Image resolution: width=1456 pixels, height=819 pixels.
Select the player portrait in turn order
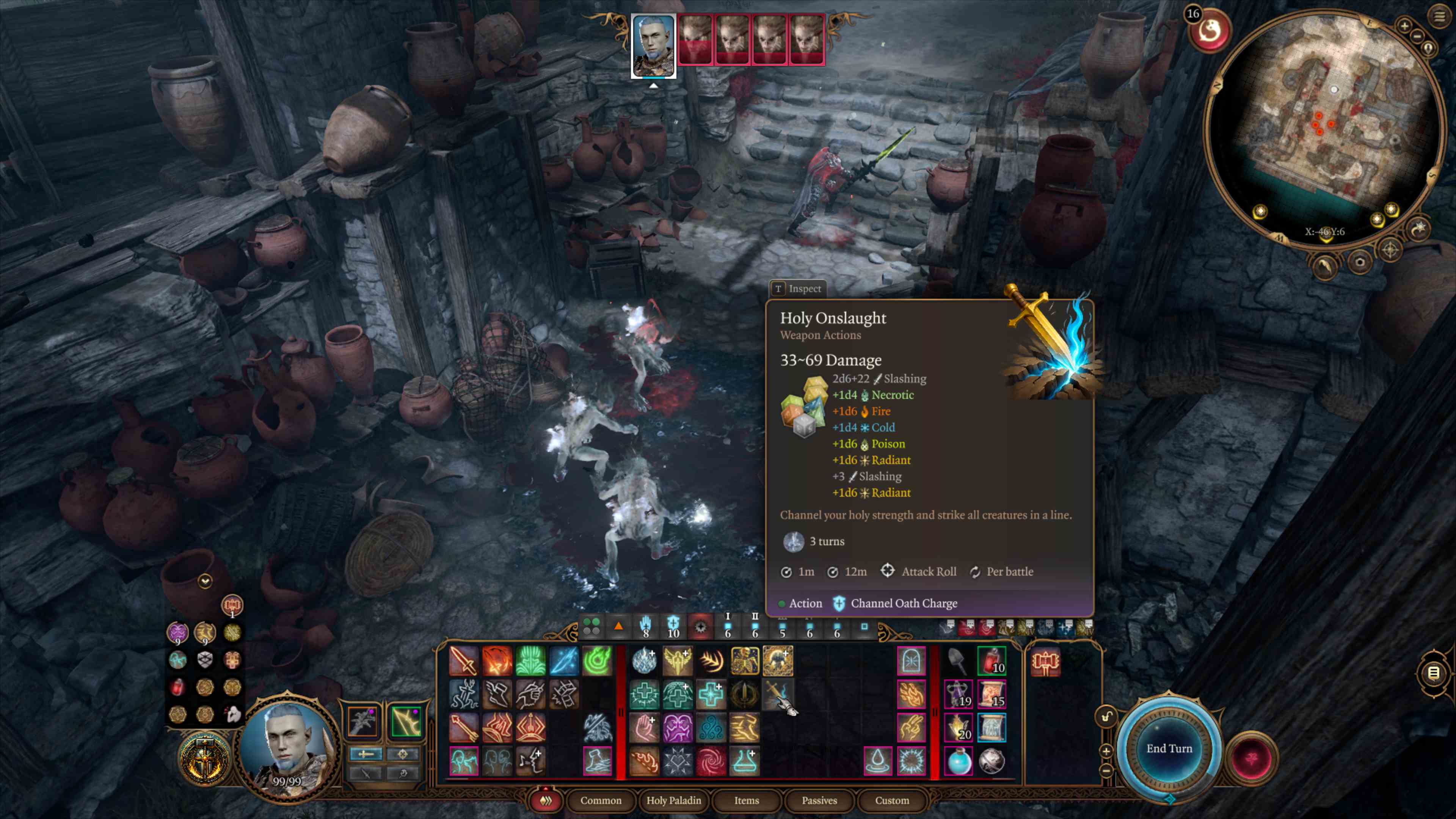click(x=653, y=45)
